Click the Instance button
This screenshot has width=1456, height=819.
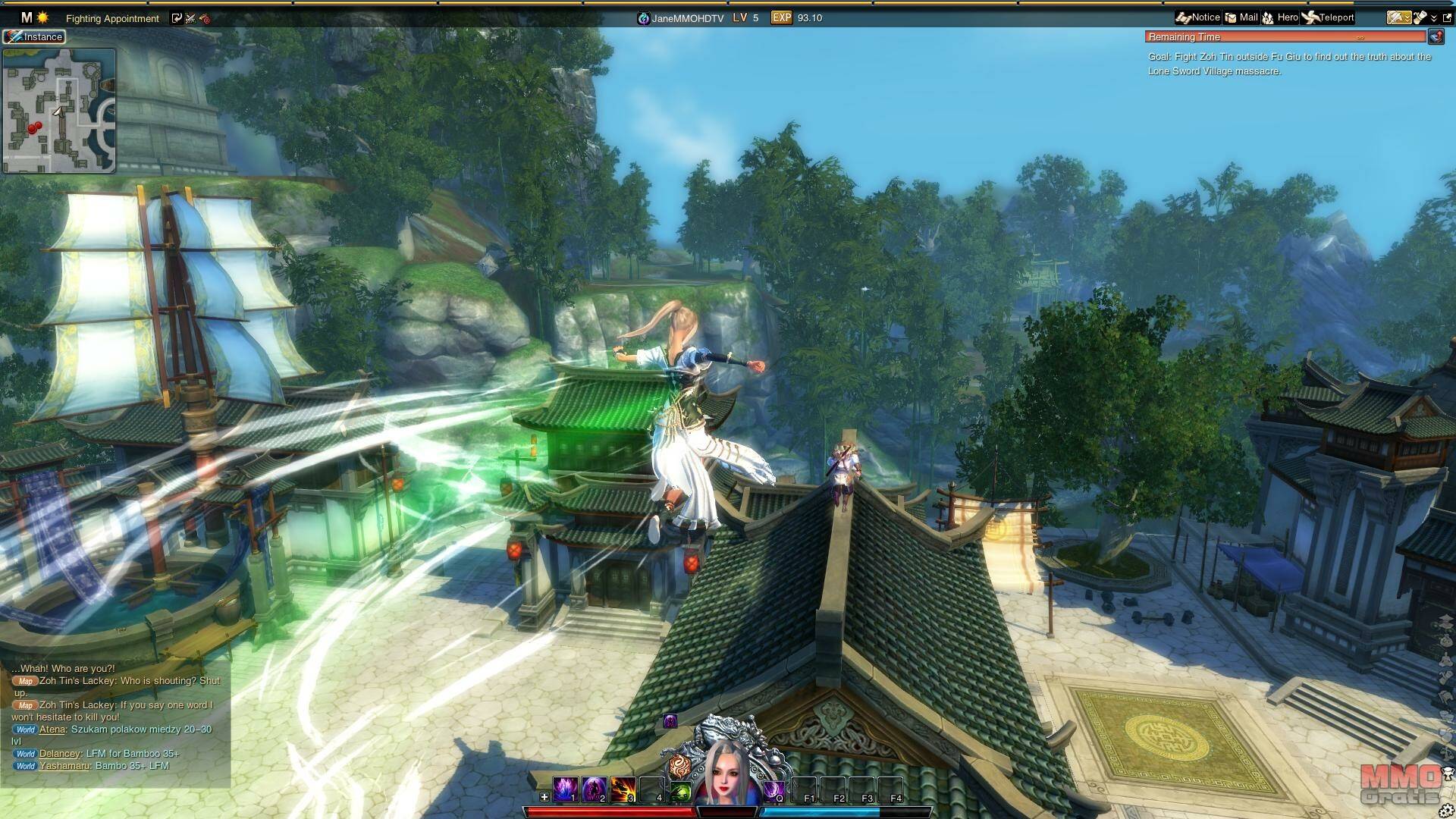(x=34, y=36)
